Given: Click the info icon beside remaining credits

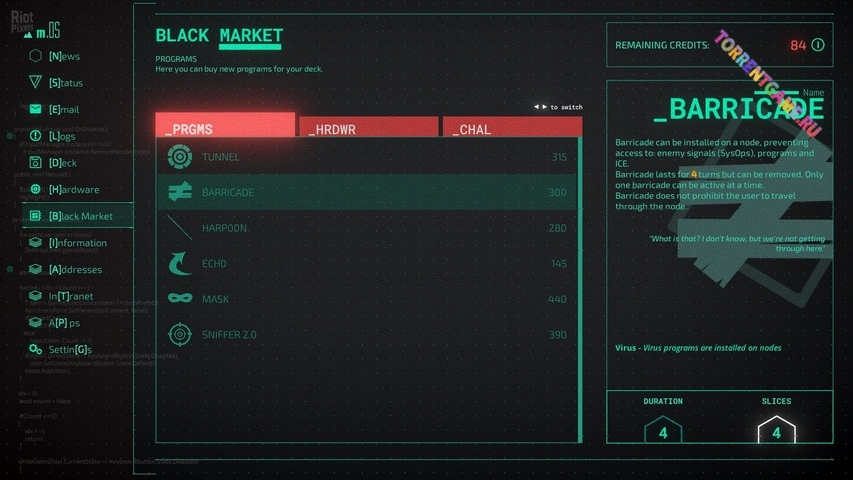Looking at the screenshot, I should tap(818, 45).
